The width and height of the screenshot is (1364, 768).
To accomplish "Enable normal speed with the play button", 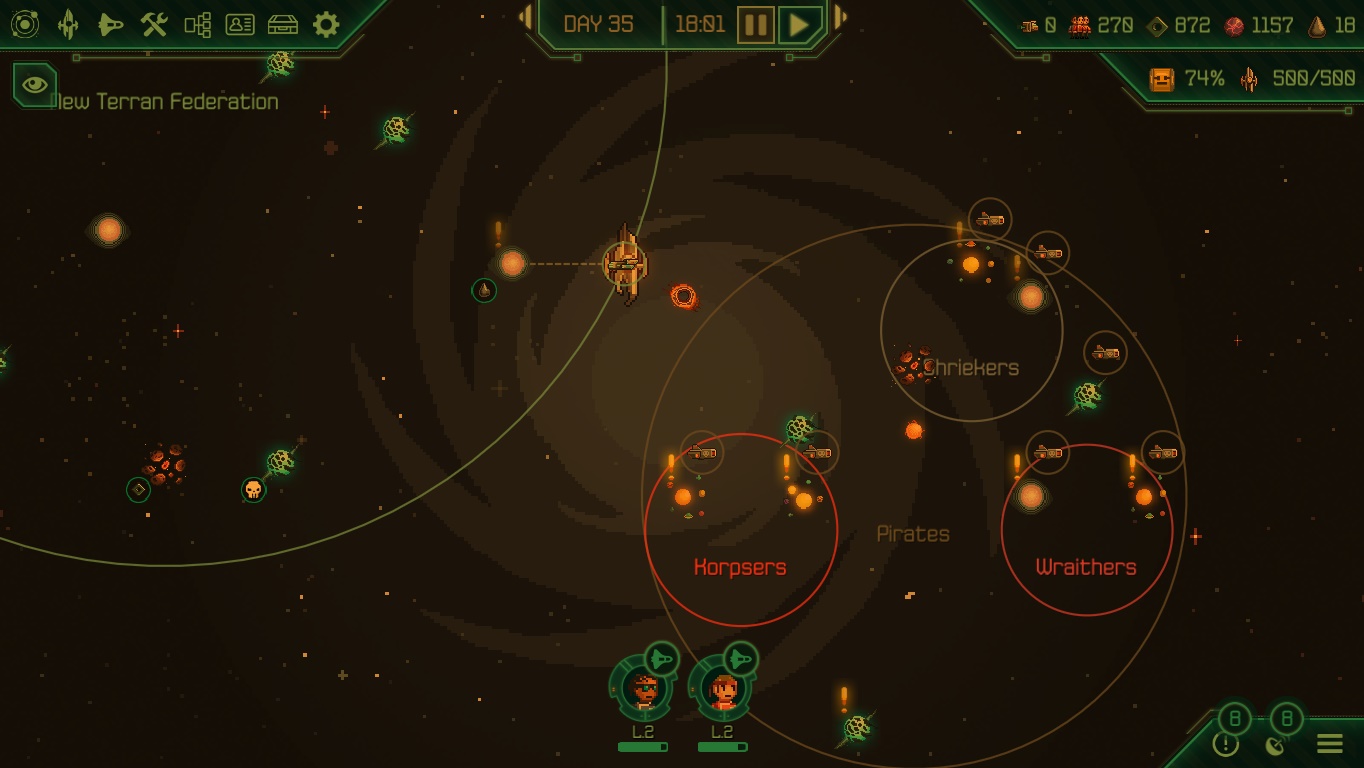I will (x=799, y=24).
